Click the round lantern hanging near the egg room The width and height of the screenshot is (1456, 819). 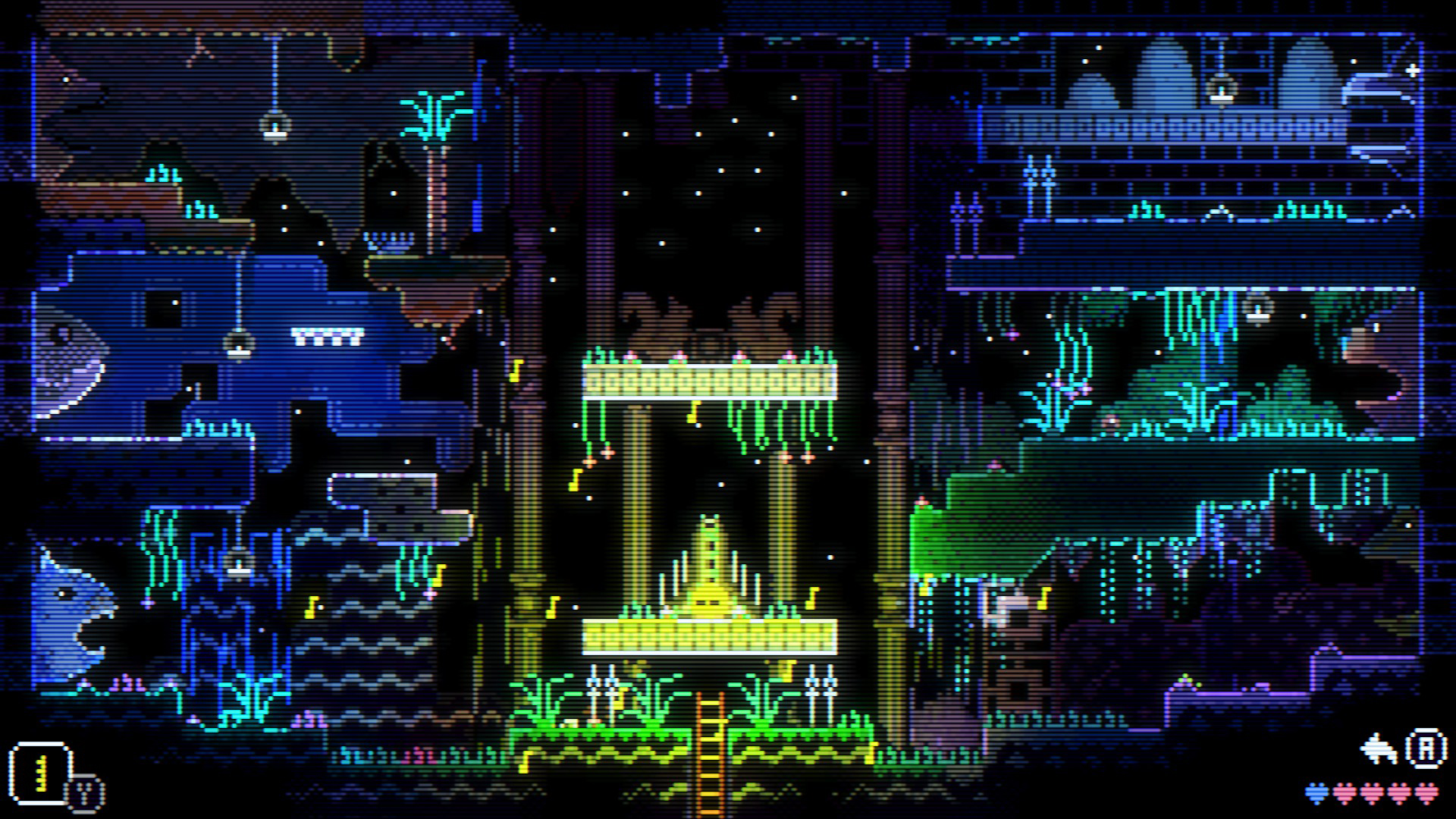coord(1222,87)
